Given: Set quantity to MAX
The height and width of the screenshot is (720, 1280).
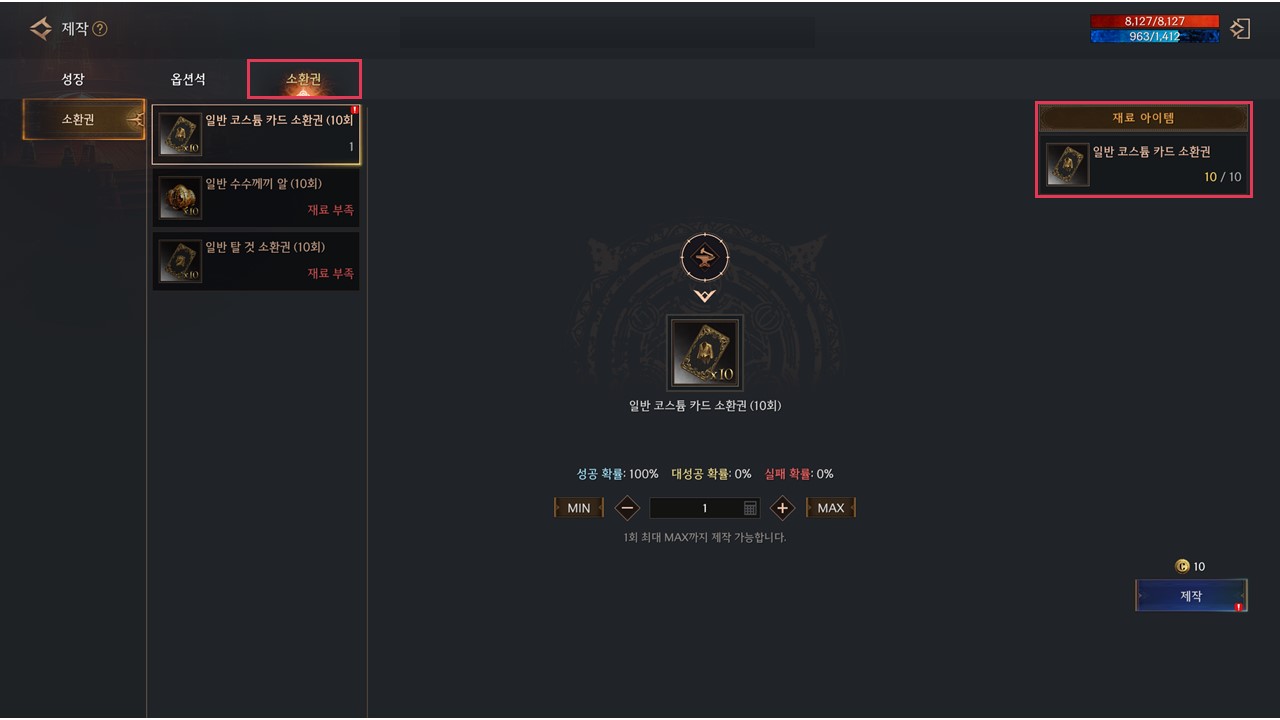Looking at the screenshot, I should click(x=830, y=508).
